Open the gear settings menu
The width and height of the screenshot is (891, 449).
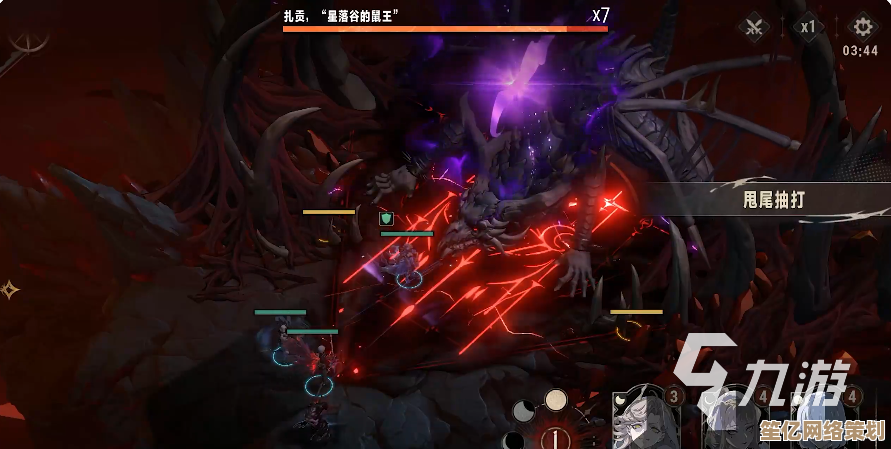(860, 26)
